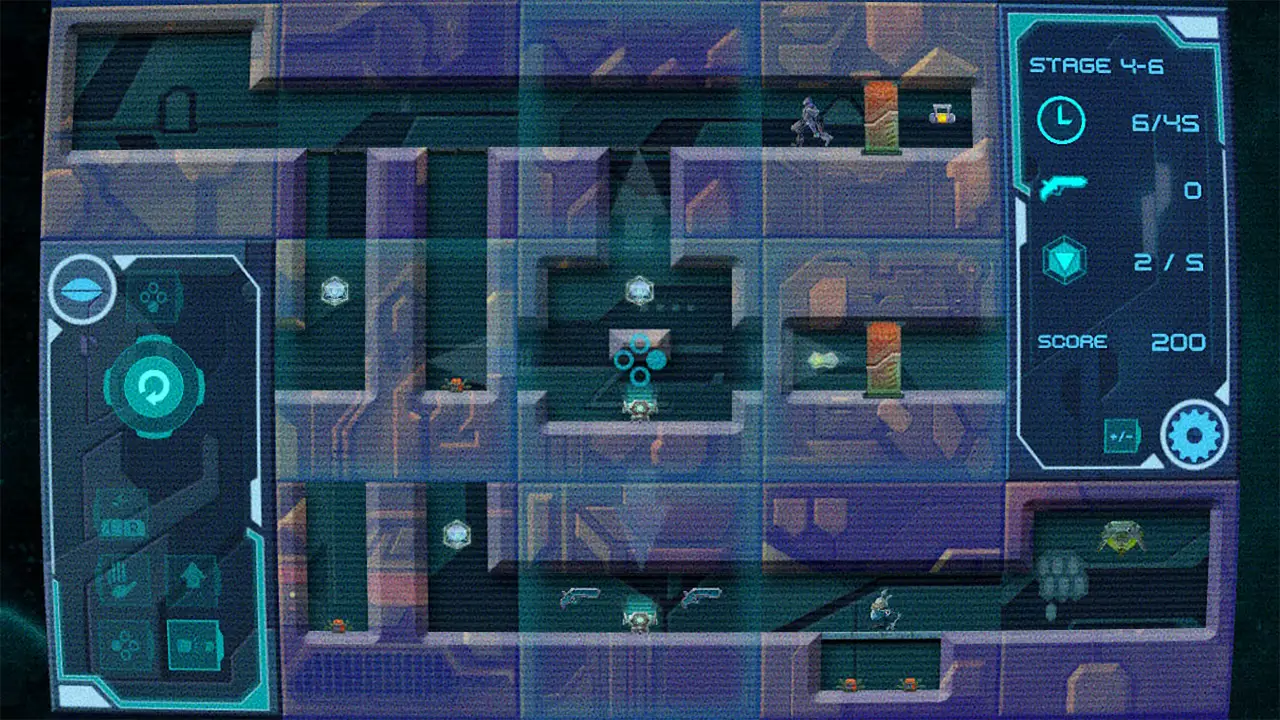1280x720 pixels.
Task: Select the hand gesture control icon
Action: 122,575
